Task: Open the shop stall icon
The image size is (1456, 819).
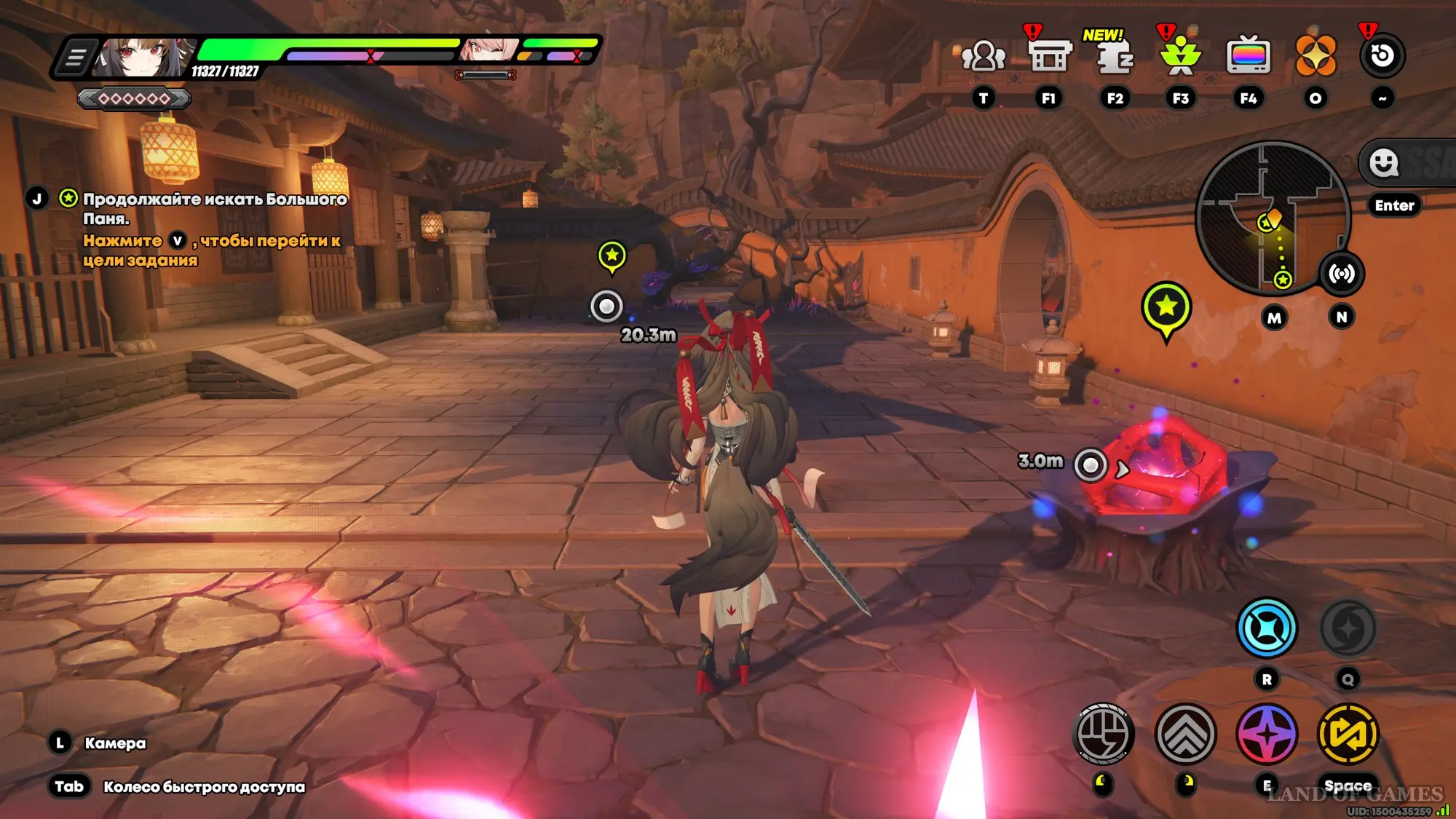Action: (x=1049, y=55)
